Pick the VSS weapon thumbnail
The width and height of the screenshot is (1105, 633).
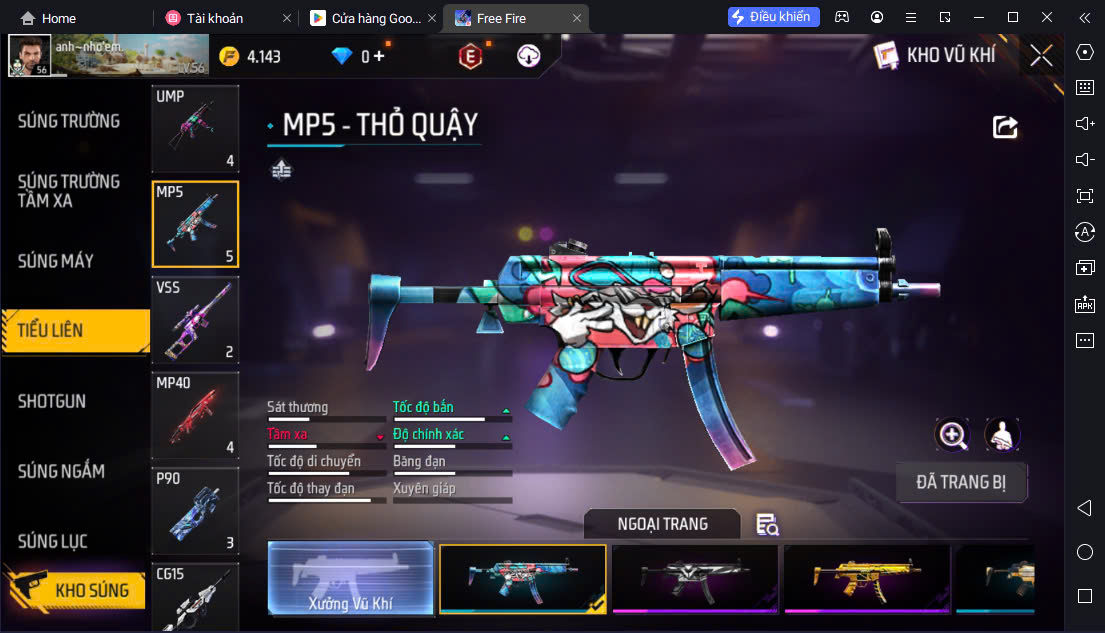pos(195,319)
